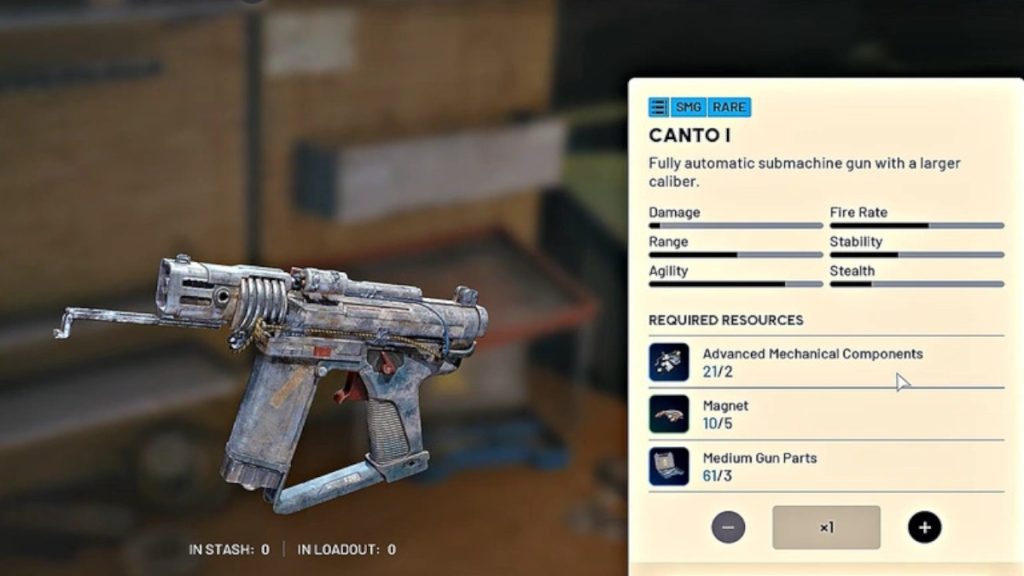Select the Advanced Mechanical Components resource row
This screenshot has width=1024, height=576.
point(825,362)
